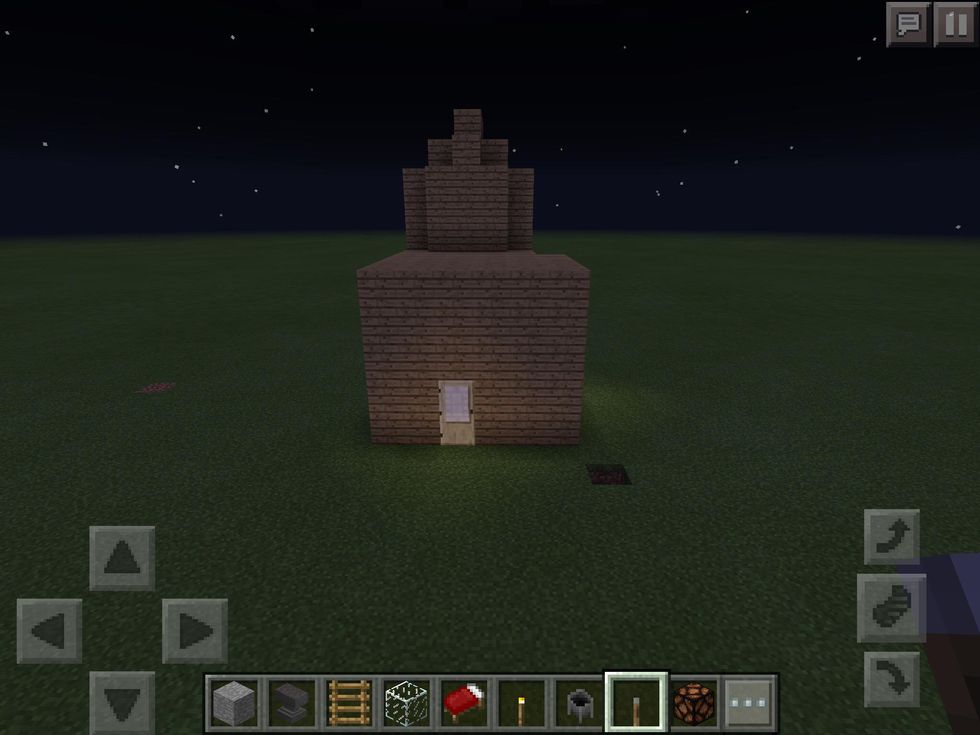The width and height of the screenshot is (980, 735).
Task: Open the chat window
Action: pos(909,24)
